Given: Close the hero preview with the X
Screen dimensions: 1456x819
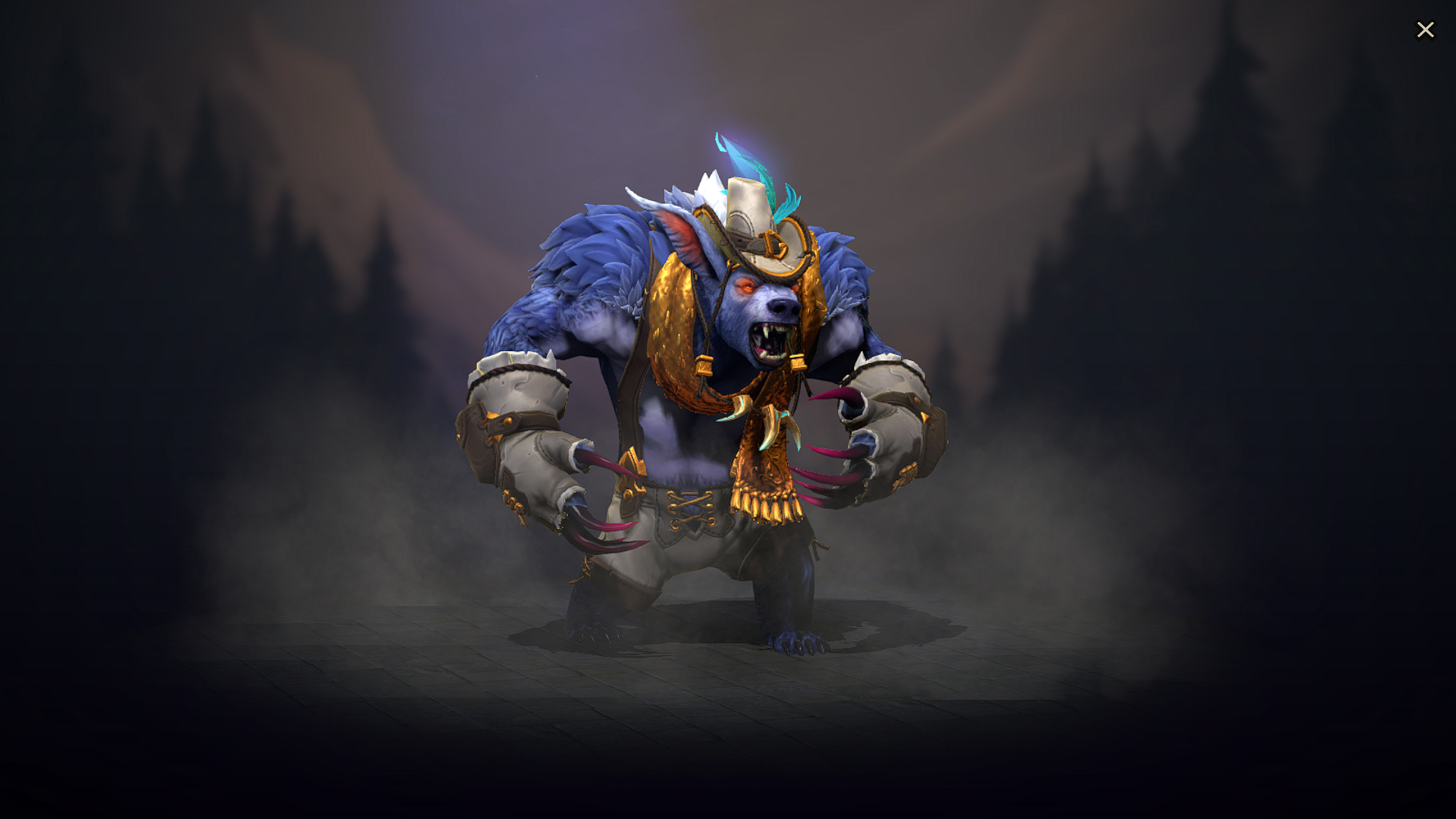Looking at the screenshot, I should 1426,30.
